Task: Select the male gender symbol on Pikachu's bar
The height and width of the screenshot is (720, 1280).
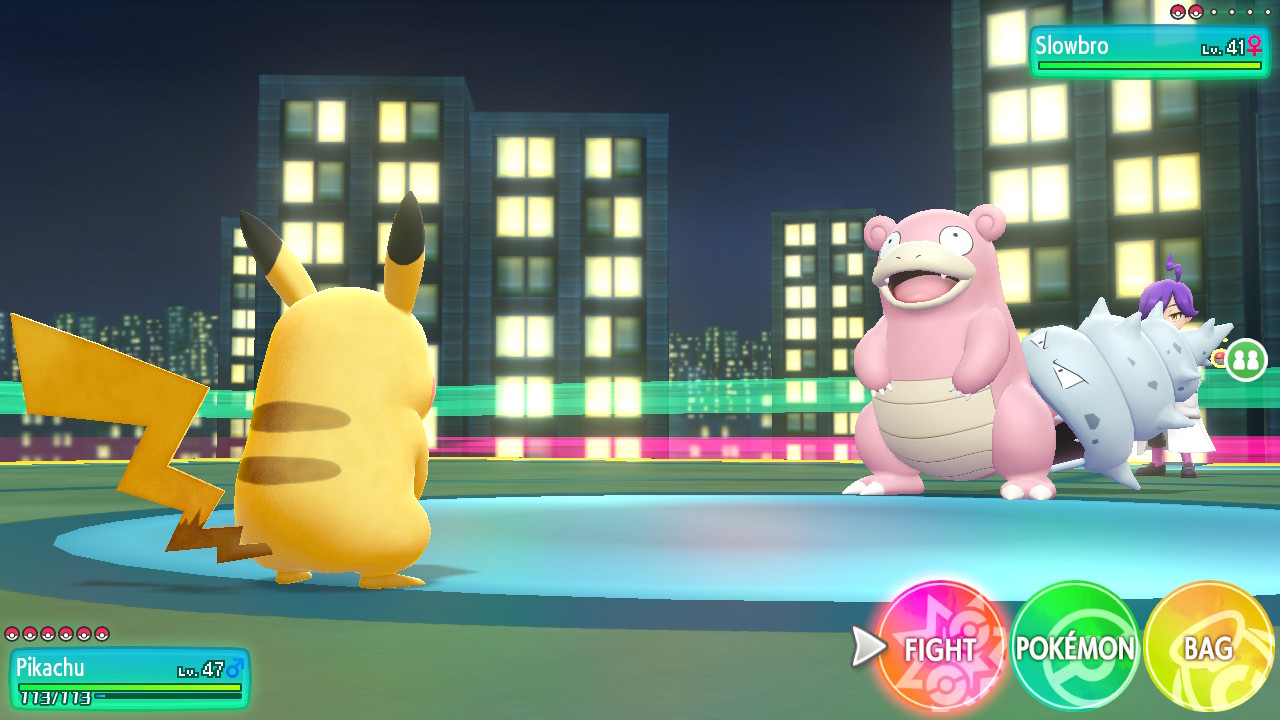Action: (233, 668)
